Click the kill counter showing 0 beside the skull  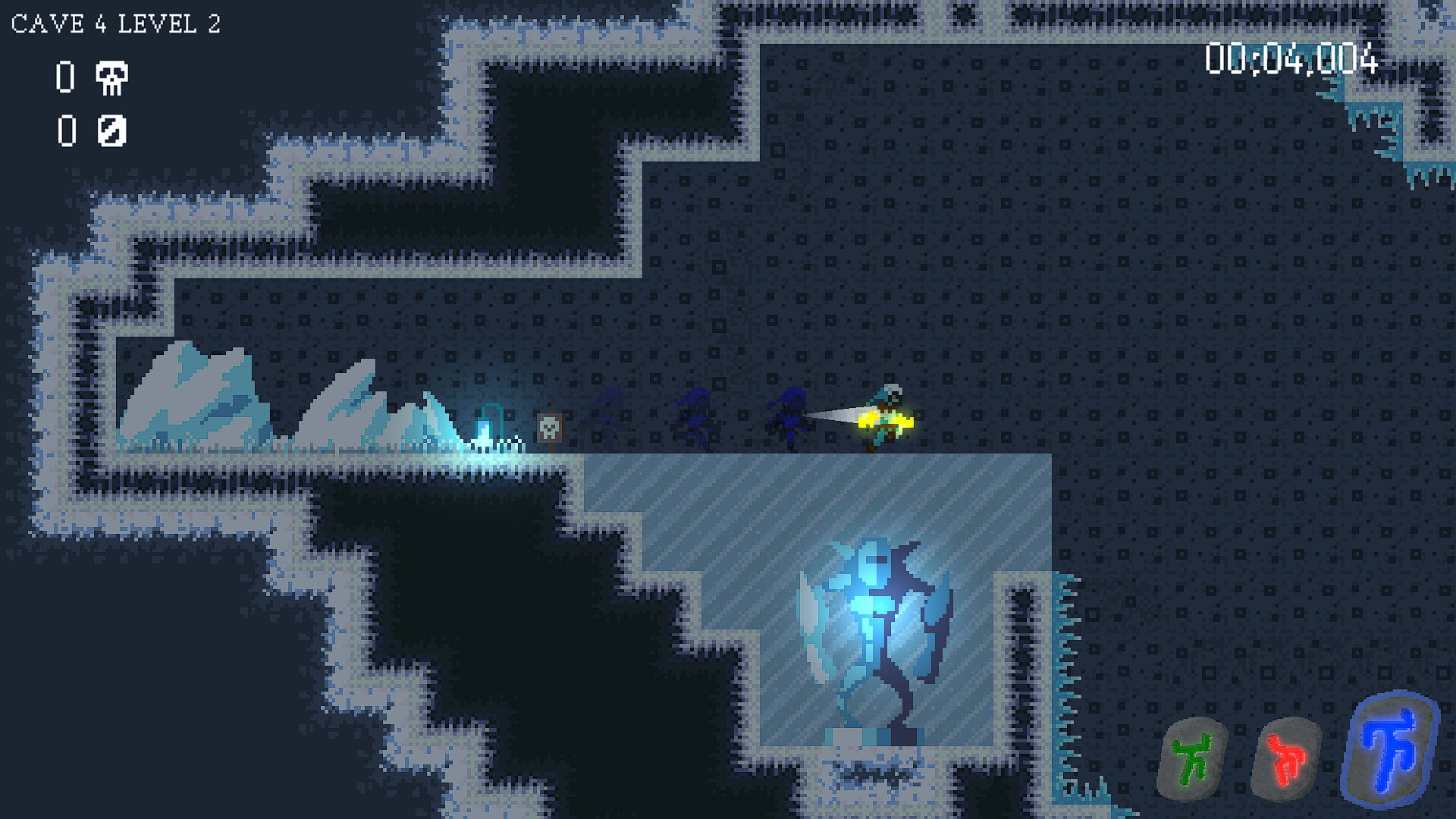coord(64,77)
